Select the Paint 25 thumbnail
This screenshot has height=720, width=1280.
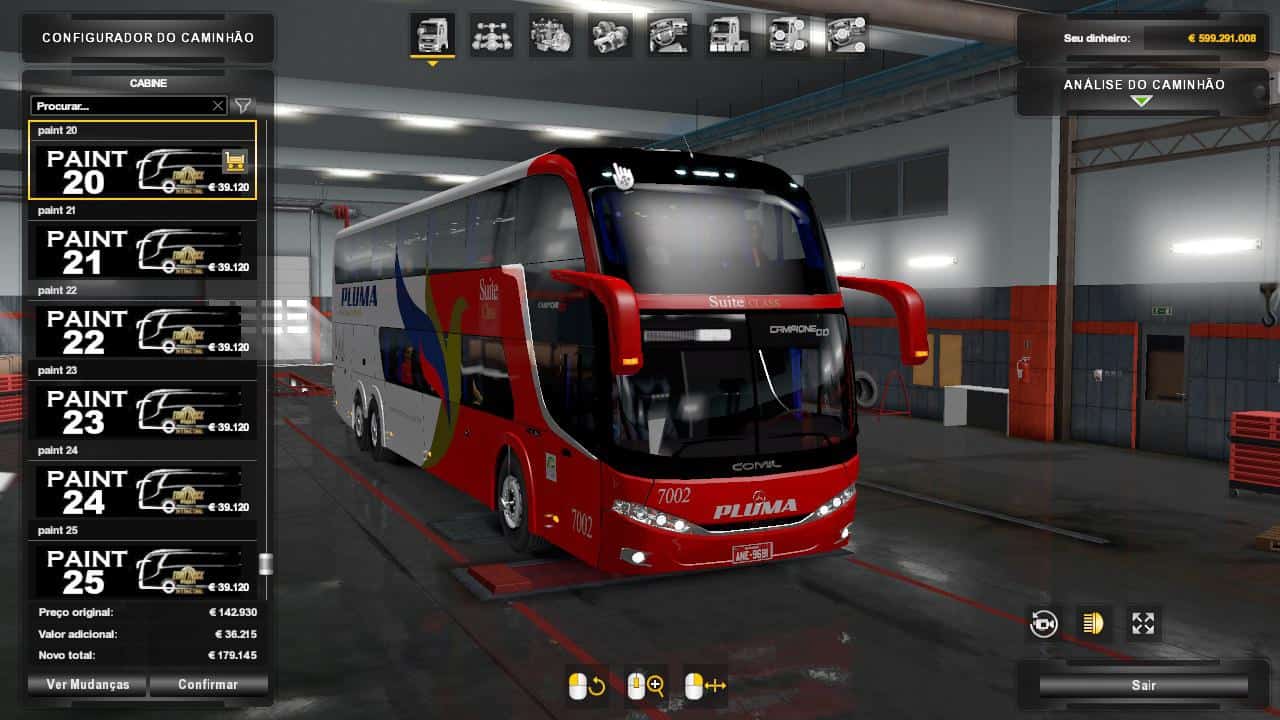[140, 570]
